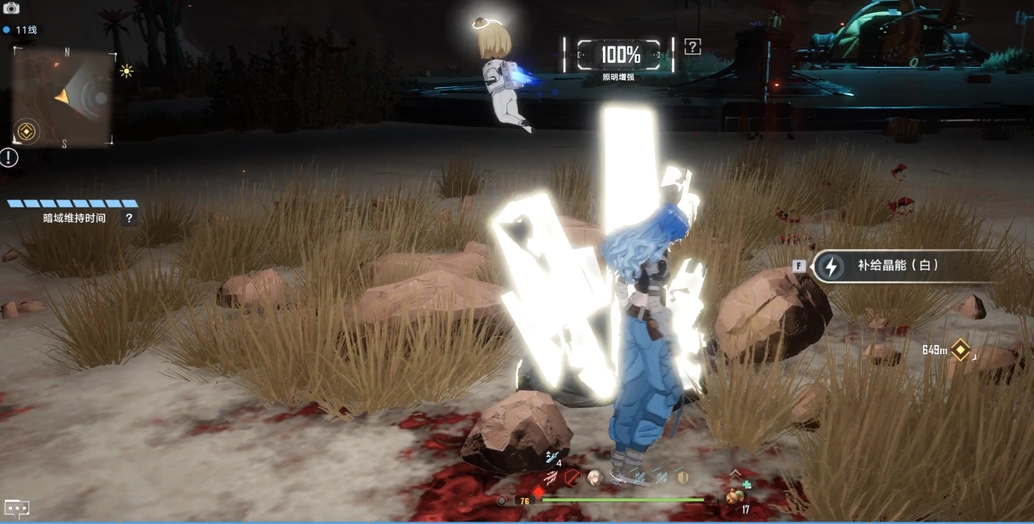Click the sun icon beside the minimap
Image resolution: width=1034 pixels, height=524 pixels.
[127, 70]
